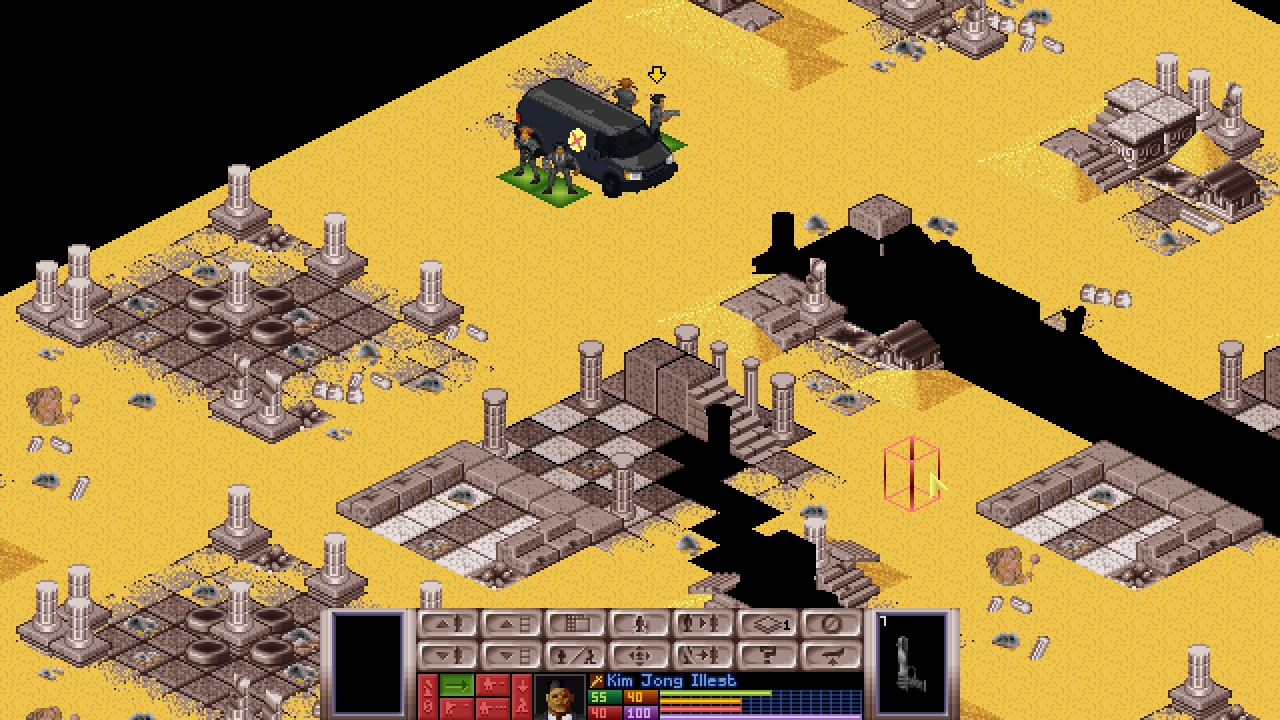Toggle kneel or stand for the soldier
1280x720 pixels.
[x=575, y=656]
